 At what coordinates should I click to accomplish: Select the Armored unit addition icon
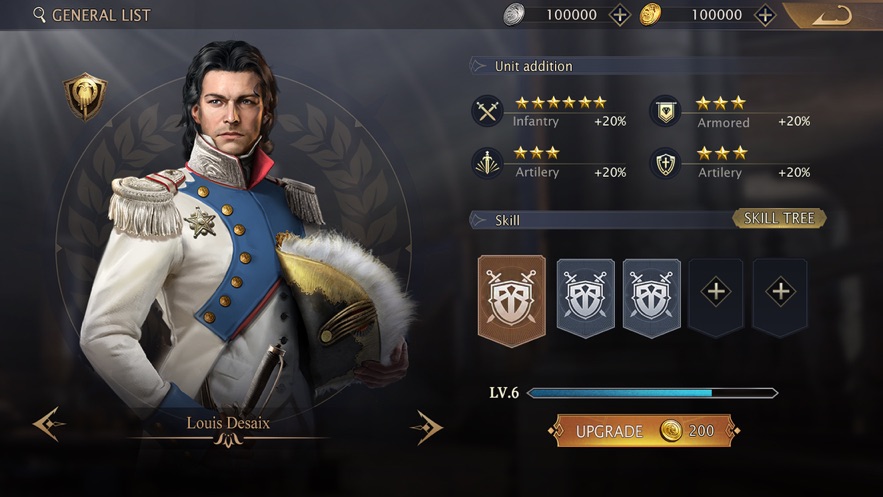665,111
